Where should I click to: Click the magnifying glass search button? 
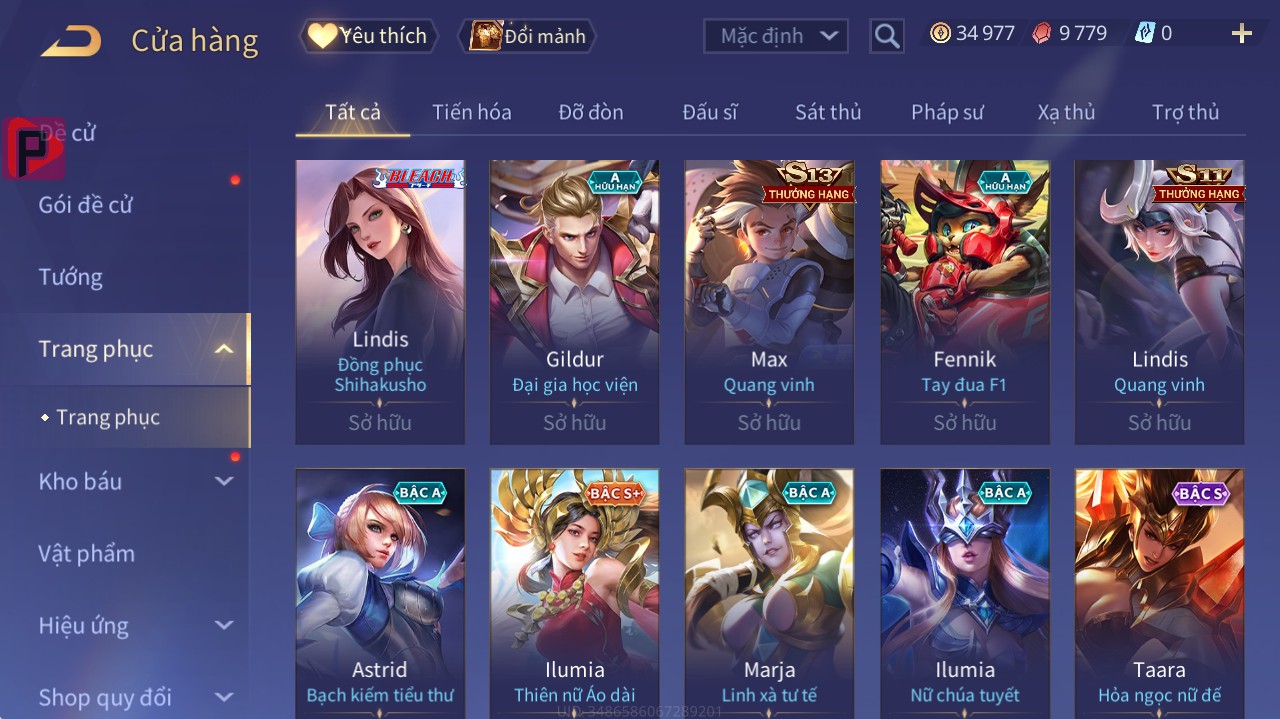click(x=887, y=36)
